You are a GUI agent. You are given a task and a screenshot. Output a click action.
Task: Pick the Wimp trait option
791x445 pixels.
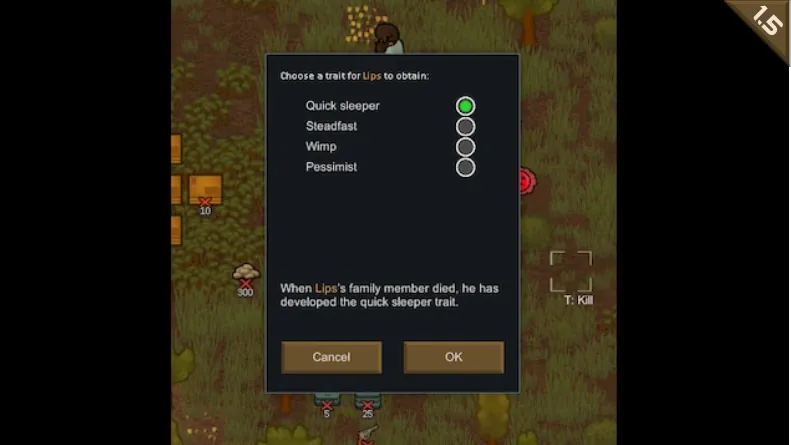pyautogui.click(x=465, y=147)
